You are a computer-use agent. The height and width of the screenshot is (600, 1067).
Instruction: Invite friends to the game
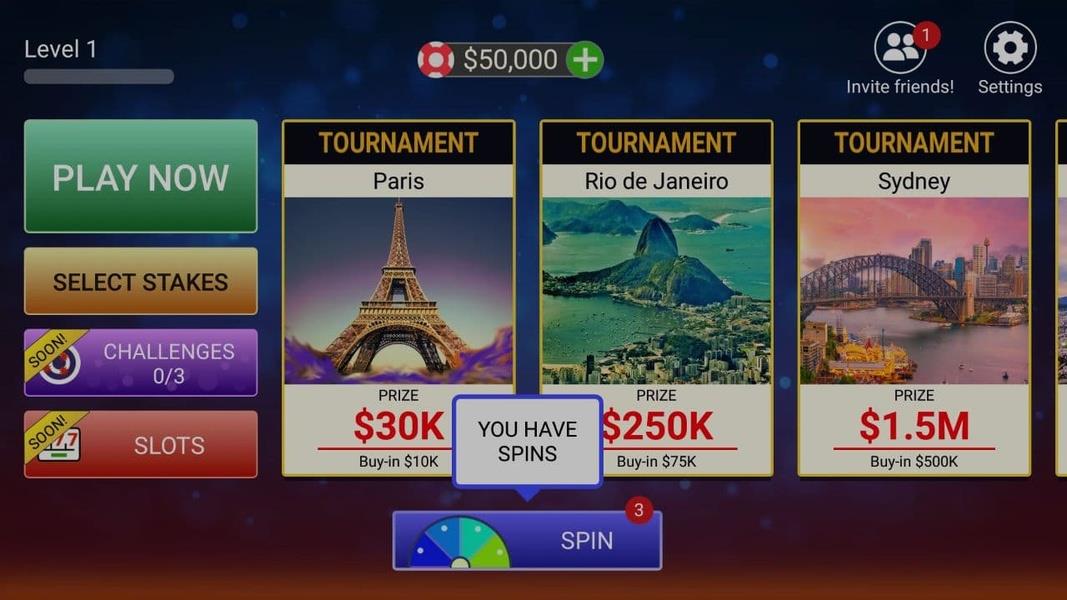pyautogui.click(x=900, y=49)
